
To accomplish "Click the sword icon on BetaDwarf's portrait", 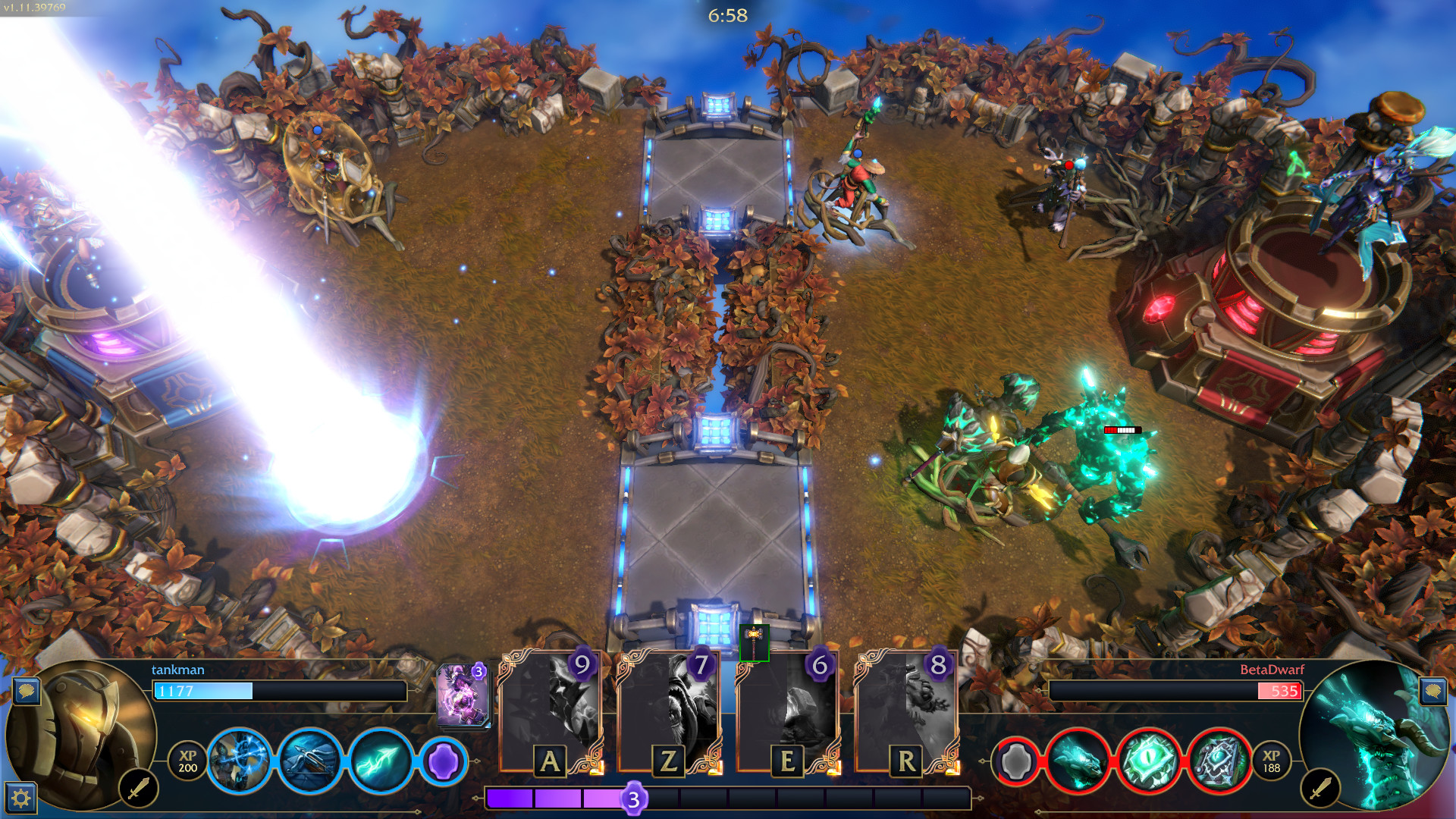I will [1320, 789].
